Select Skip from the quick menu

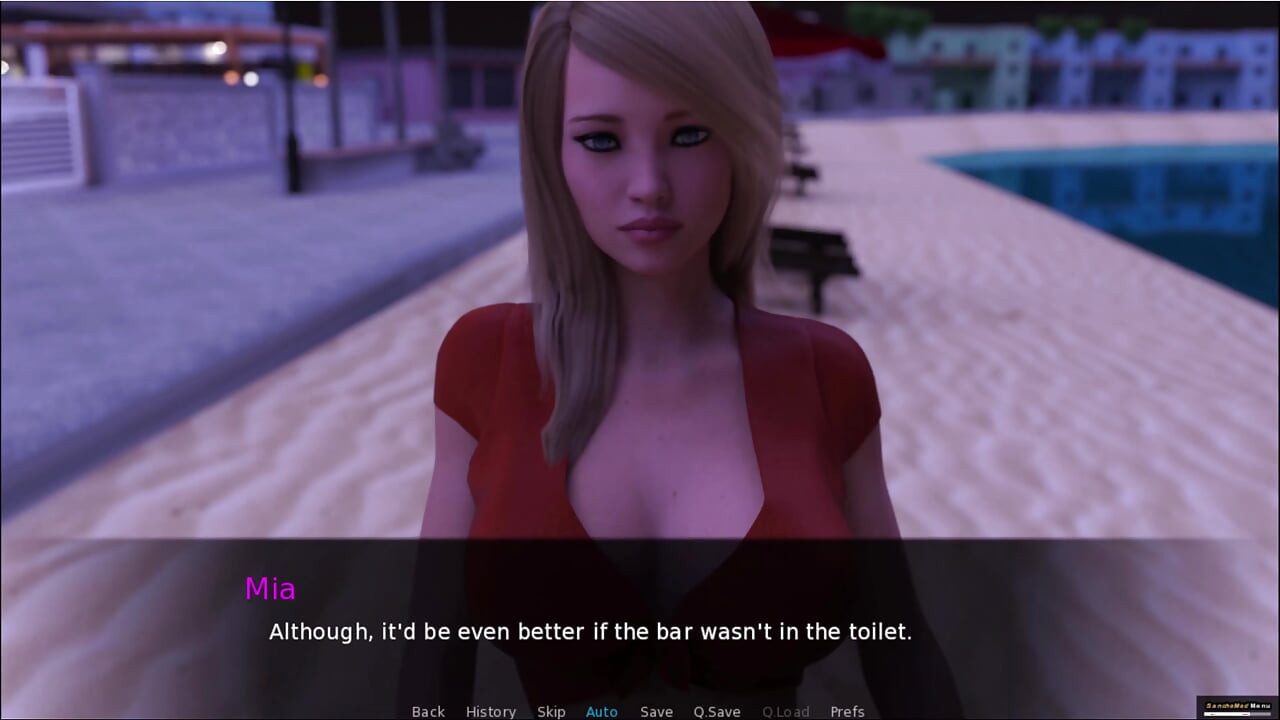click(551, 711)
